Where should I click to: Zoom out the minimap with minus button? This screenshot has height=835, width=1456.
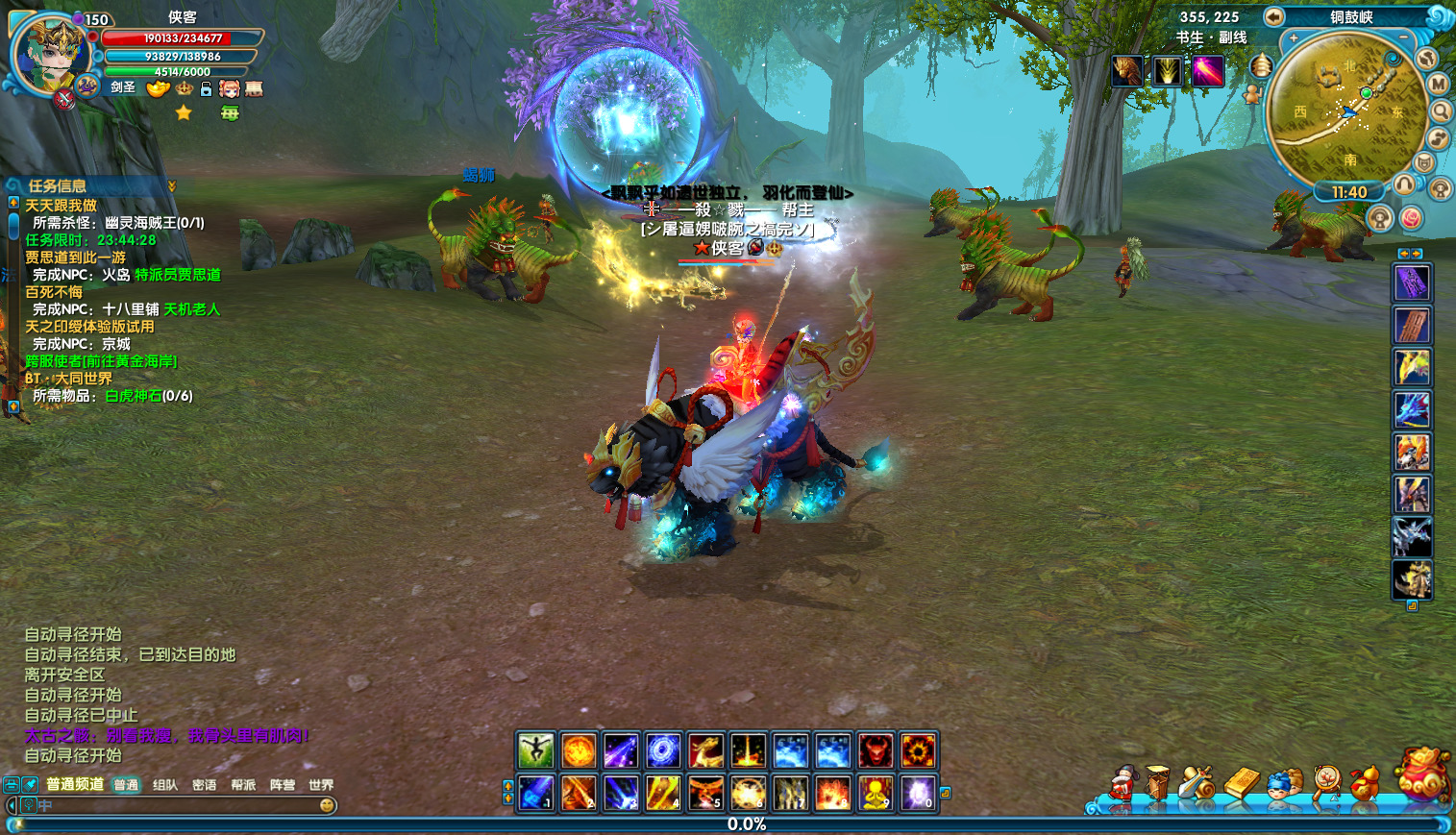click(1403, 37)
